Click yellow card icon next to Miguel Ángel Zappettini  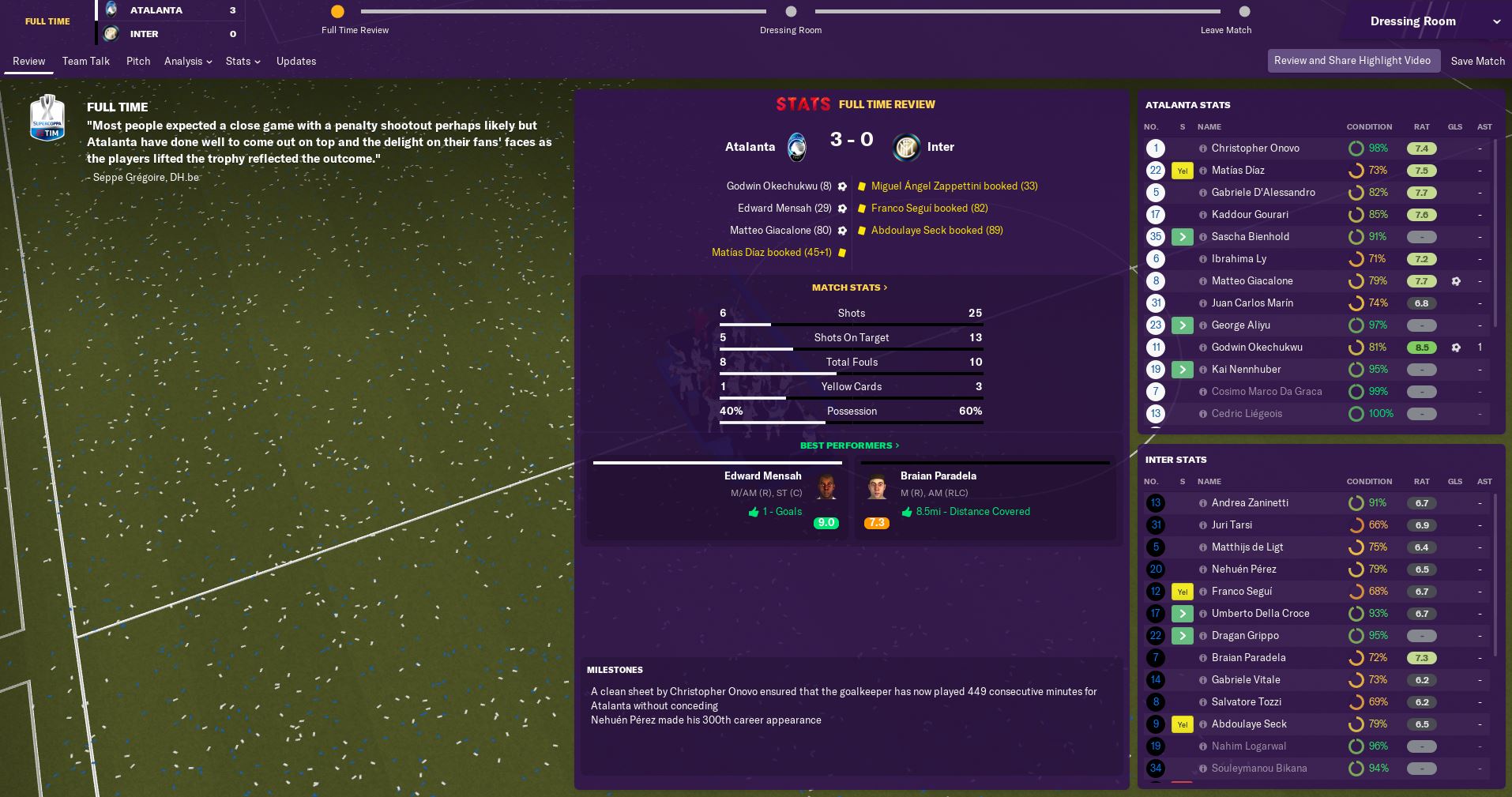[x=861, y=186]
